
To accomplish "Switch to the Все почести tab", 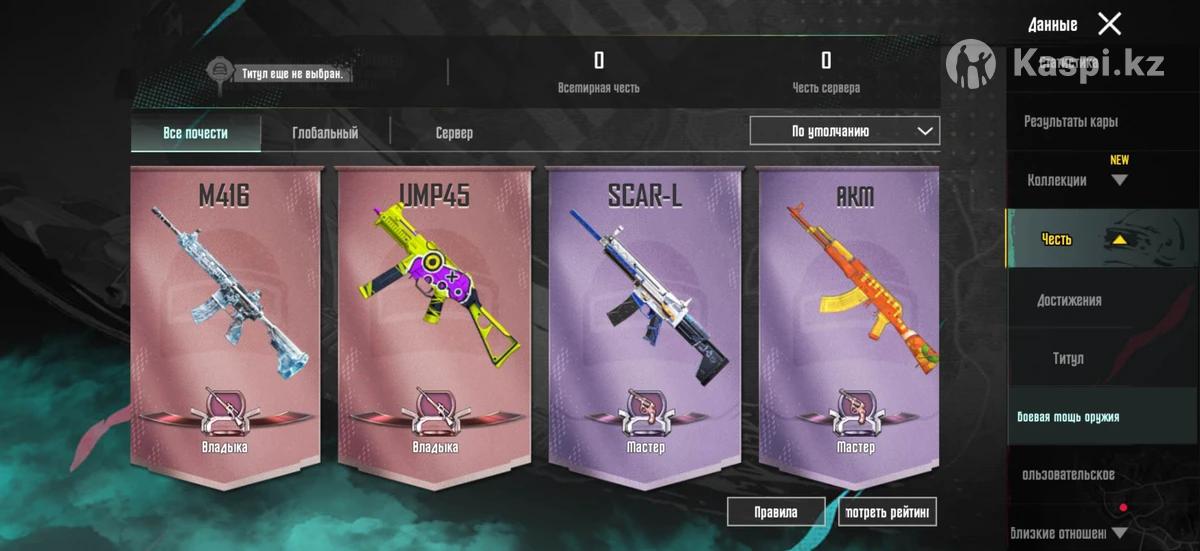I will pos(195,133).
